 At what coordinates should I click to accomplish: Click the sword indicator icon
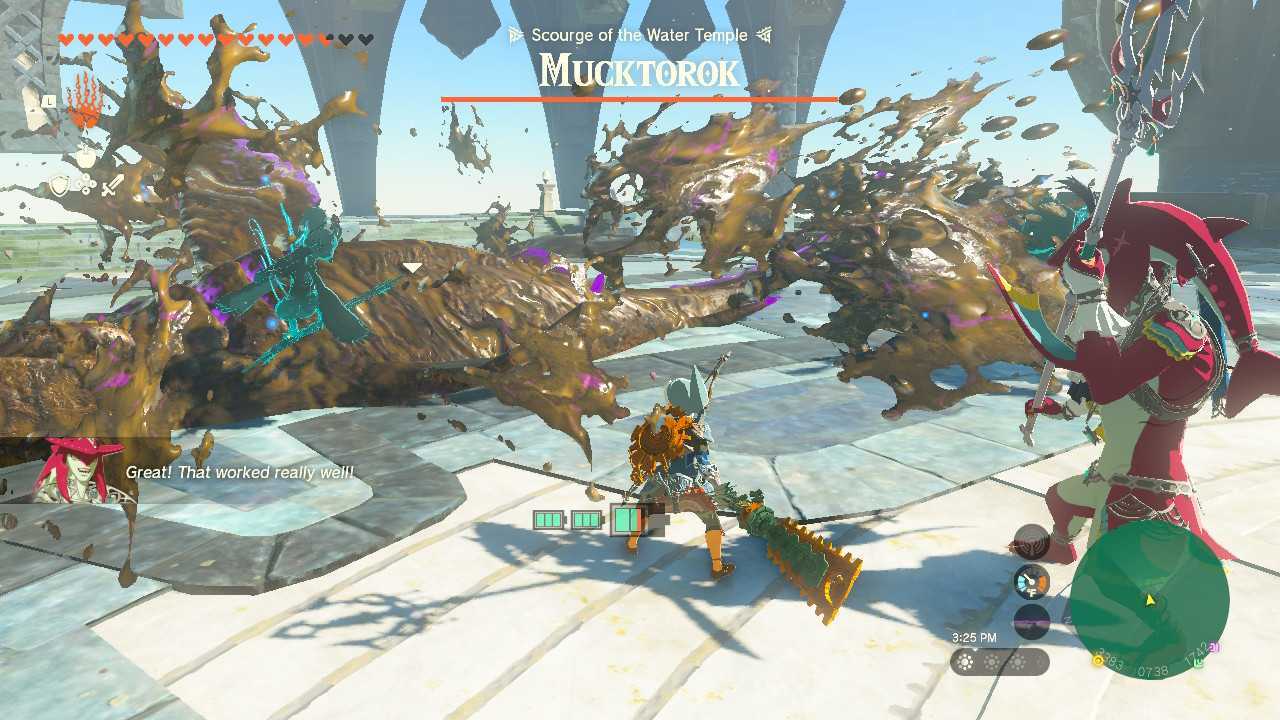pyautogui.click(x=110, y=186)
